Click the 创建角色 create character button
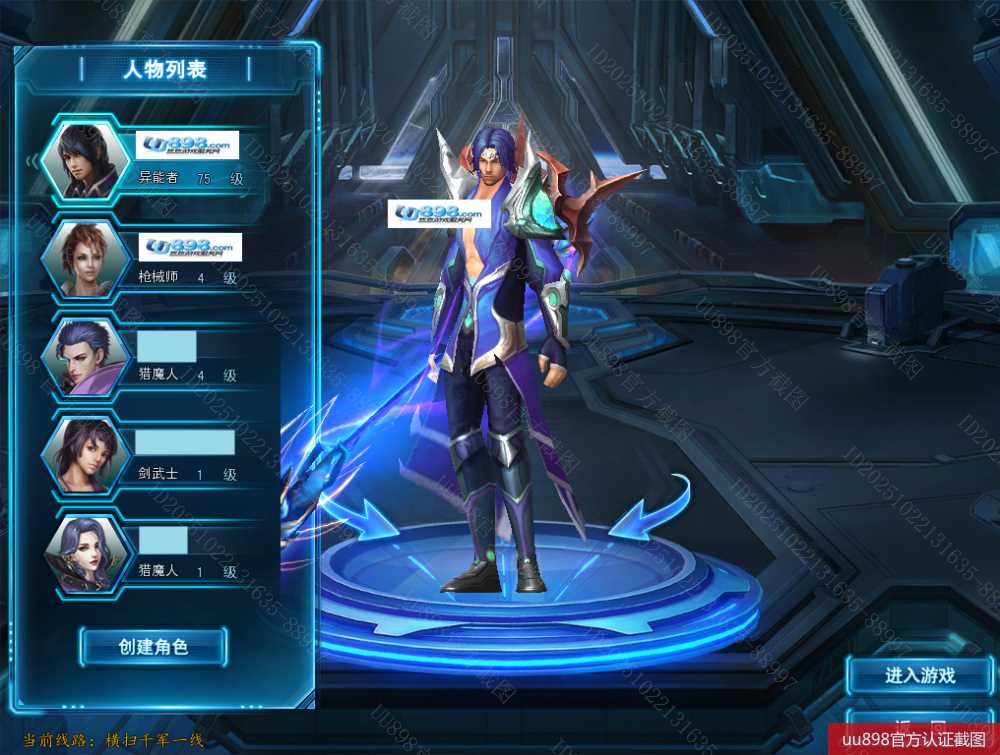The image size is (1000, 755). tap(153, 647)
